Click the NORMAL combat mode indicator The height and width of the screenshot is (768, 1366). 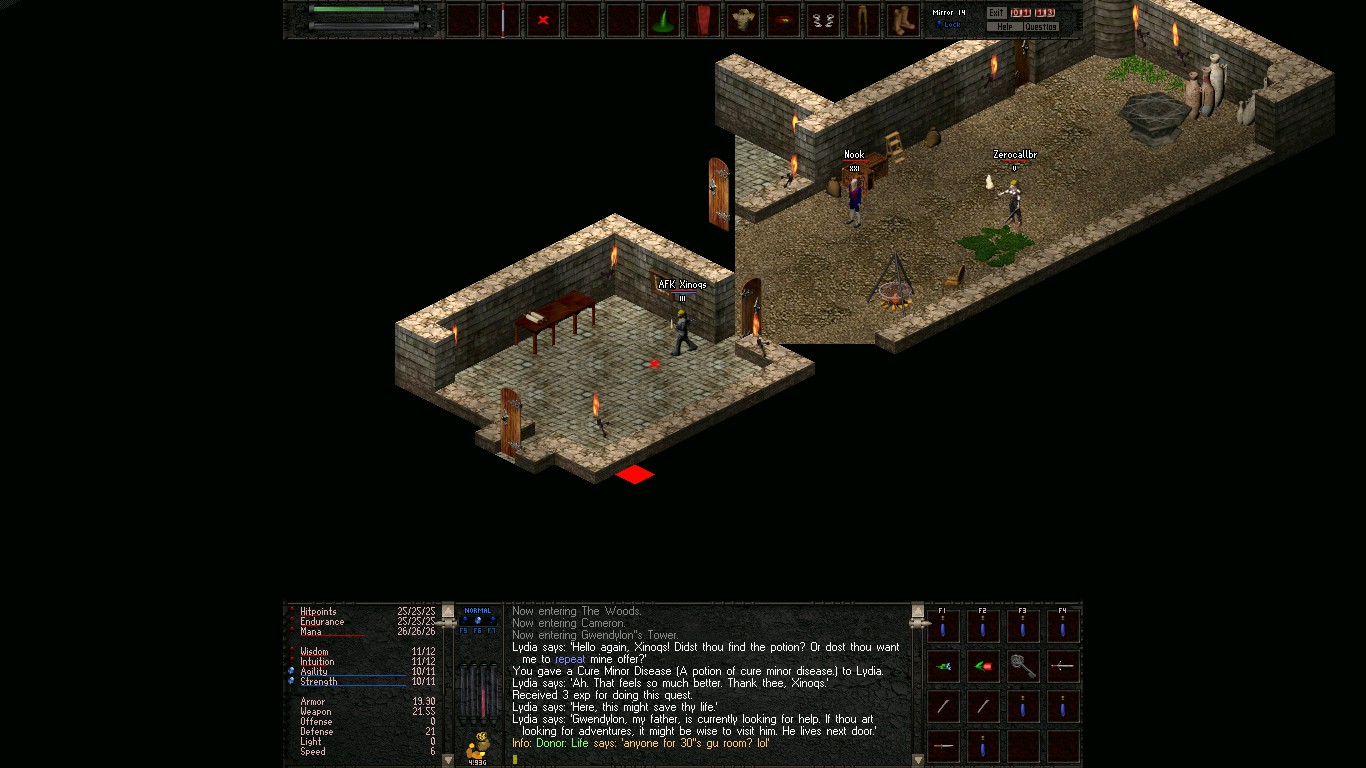pos(477,611)
